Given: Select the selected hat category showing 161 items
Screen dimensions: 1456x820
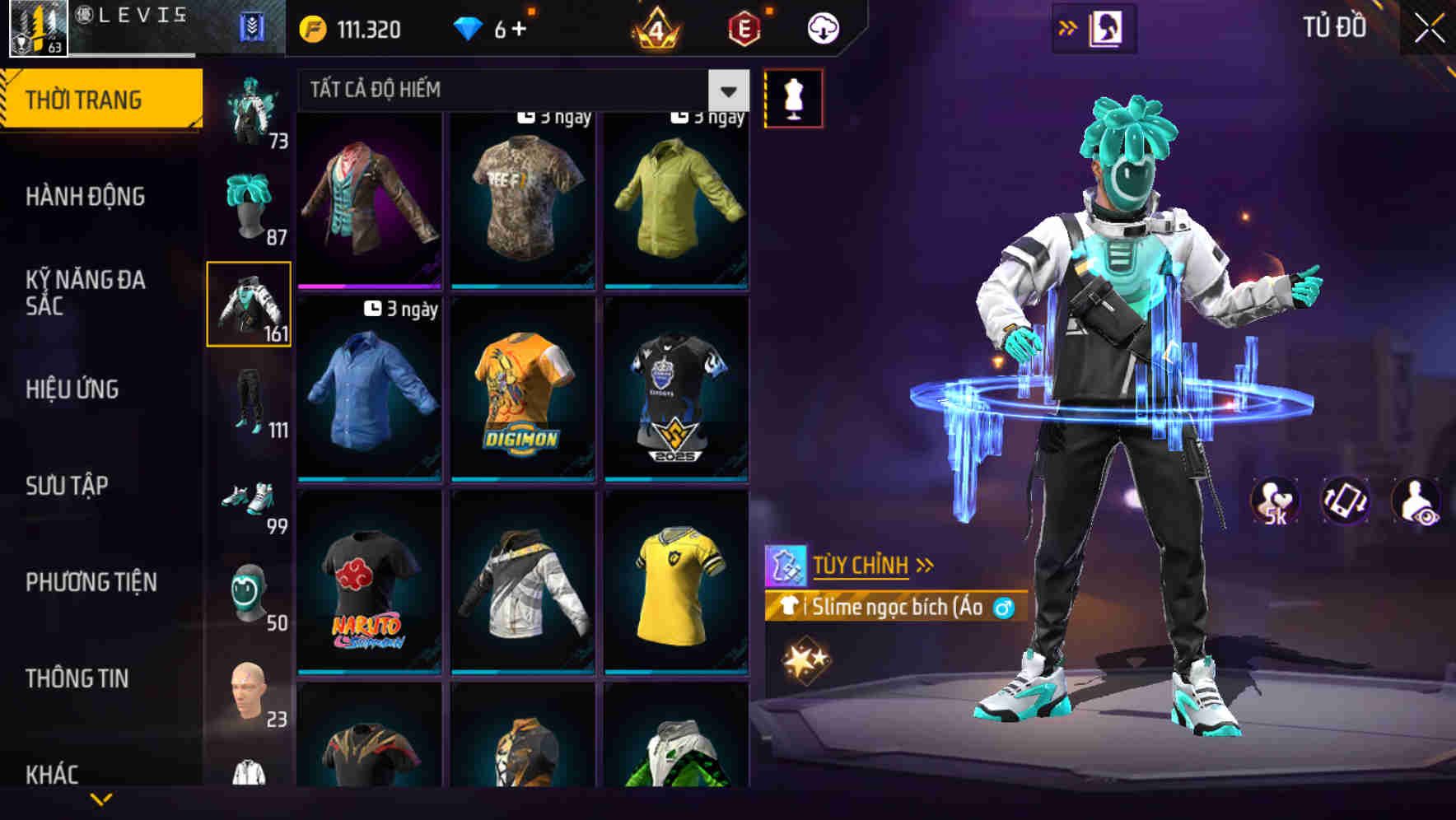Looking at the screenshot, I should tap(249, 303).
